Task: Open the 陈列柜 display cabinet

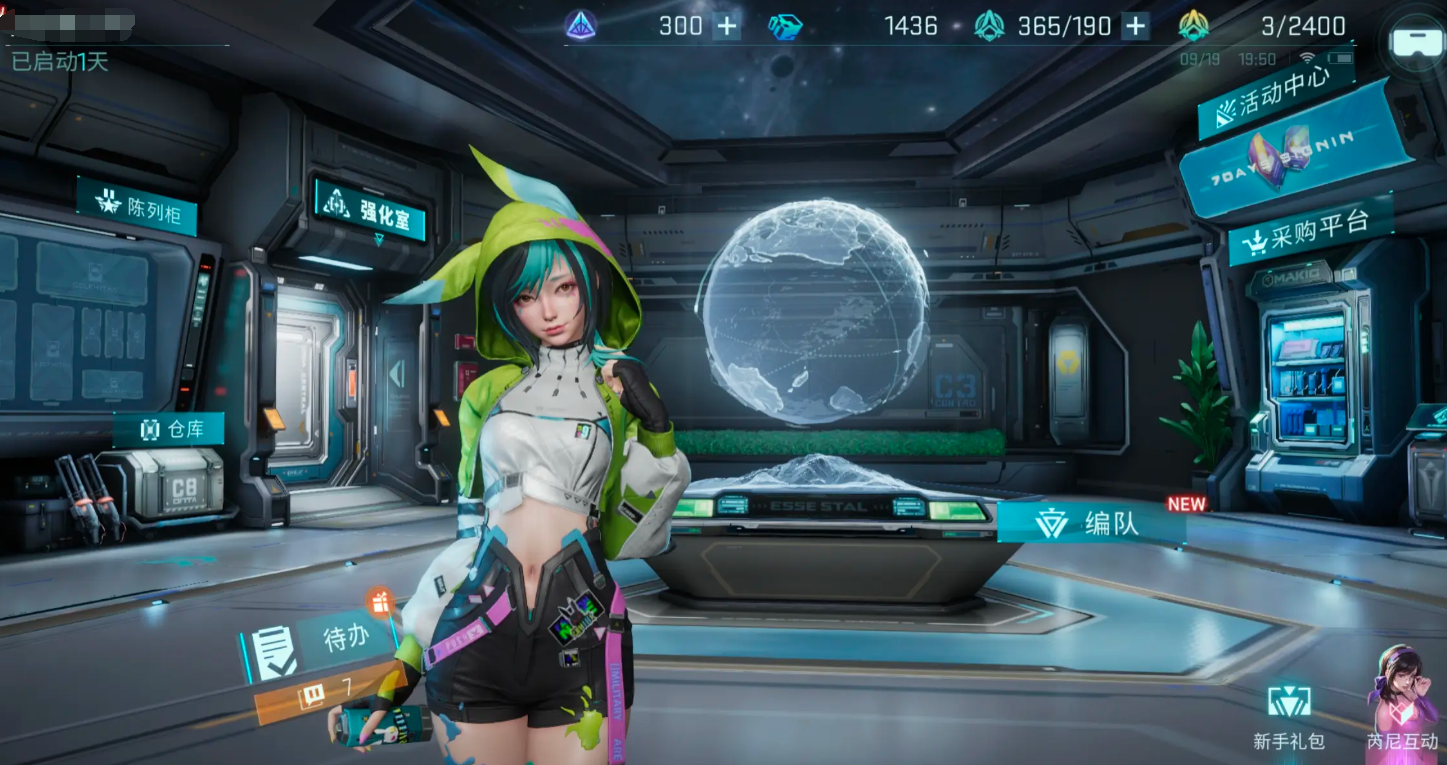Action: click(x=137, y=206)
